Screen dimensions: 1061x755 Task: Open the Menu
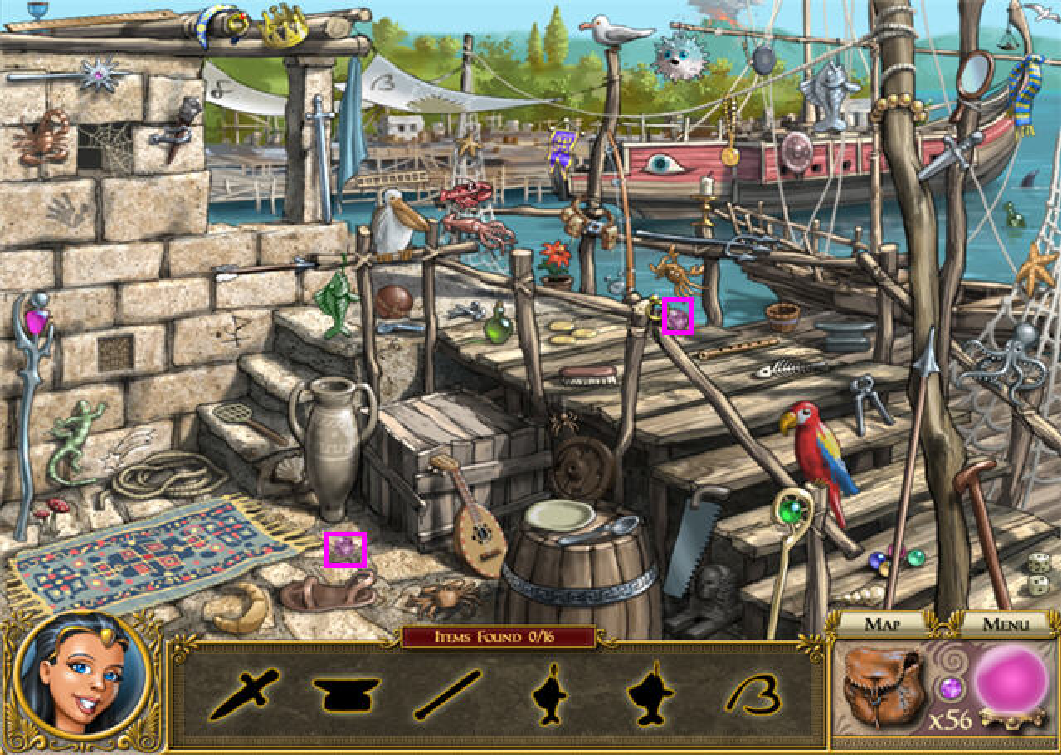click(1005, 625)
